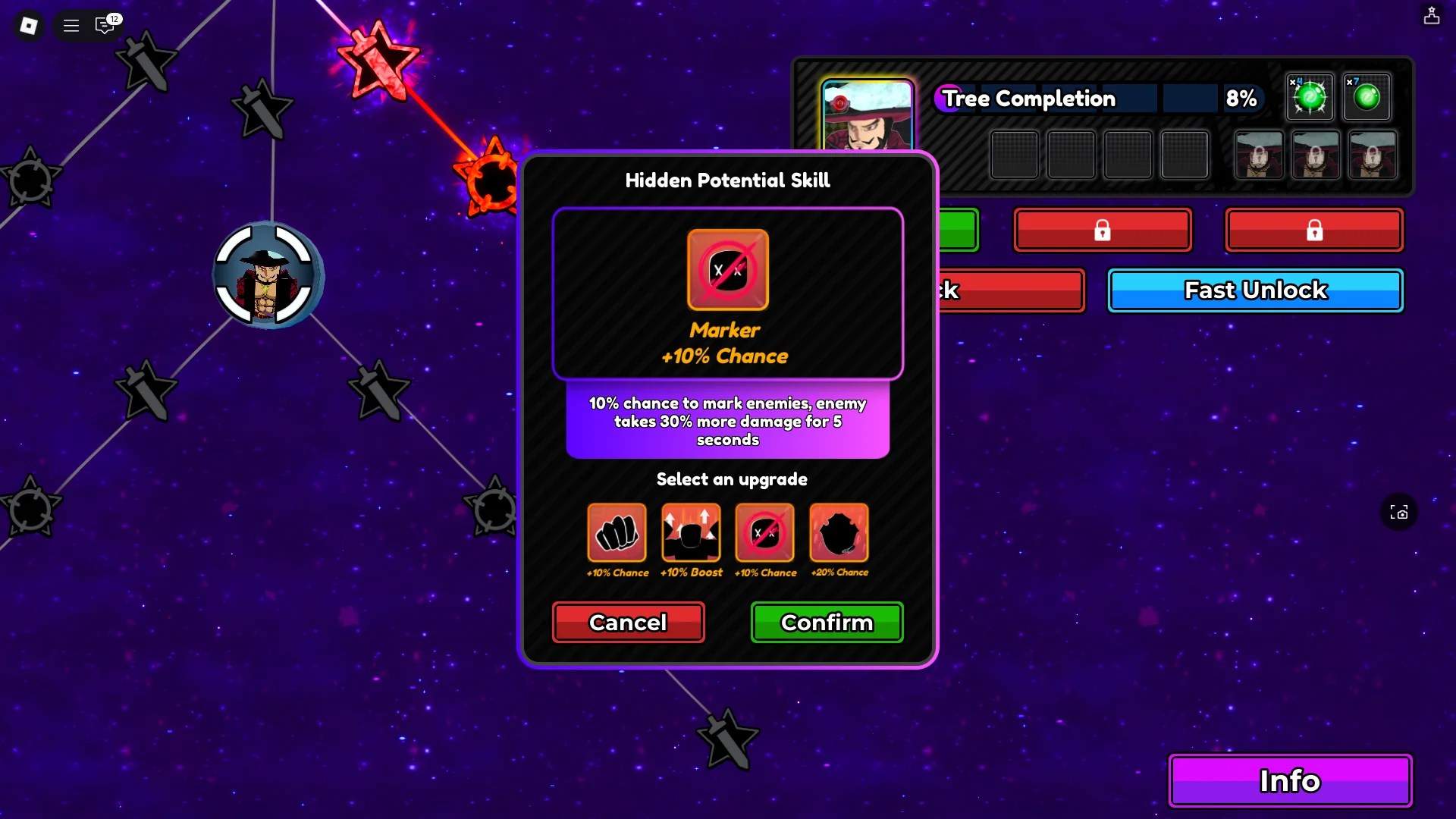
Task: Select the sparkling green orb item slot
Action: tap(1310, 97)
